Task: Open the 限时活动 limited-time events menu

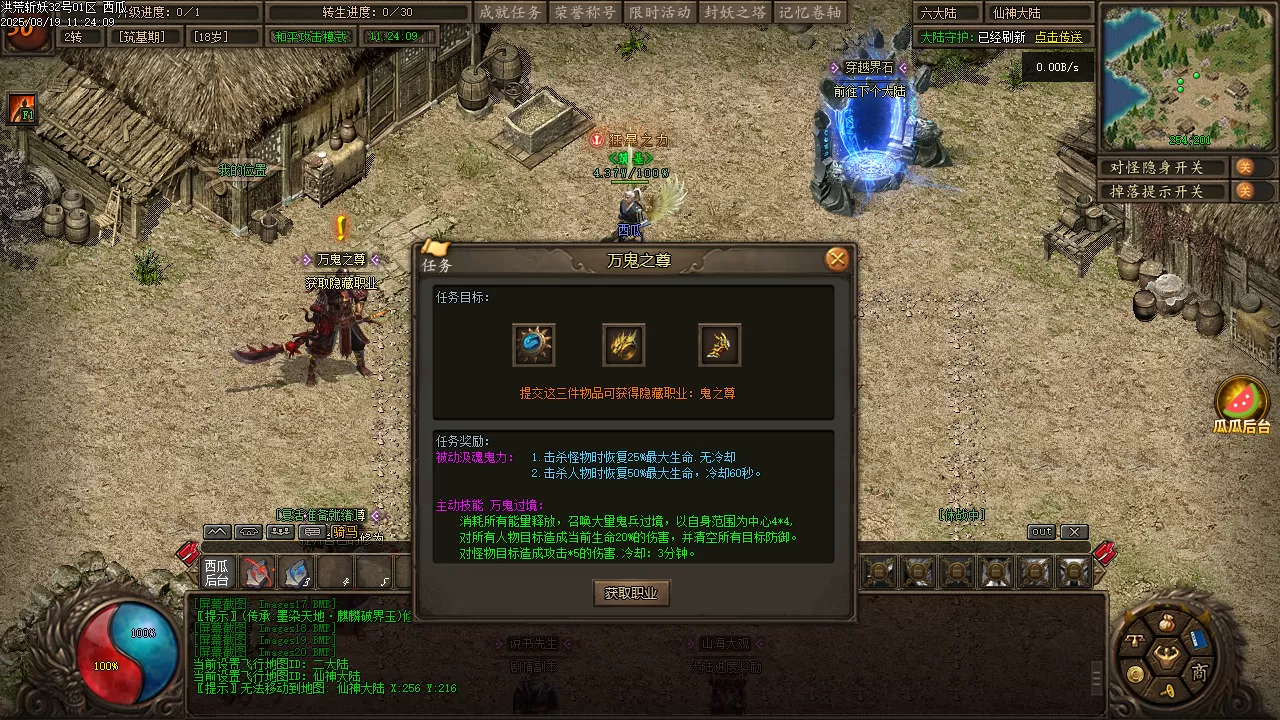Action: pos(661,12)
